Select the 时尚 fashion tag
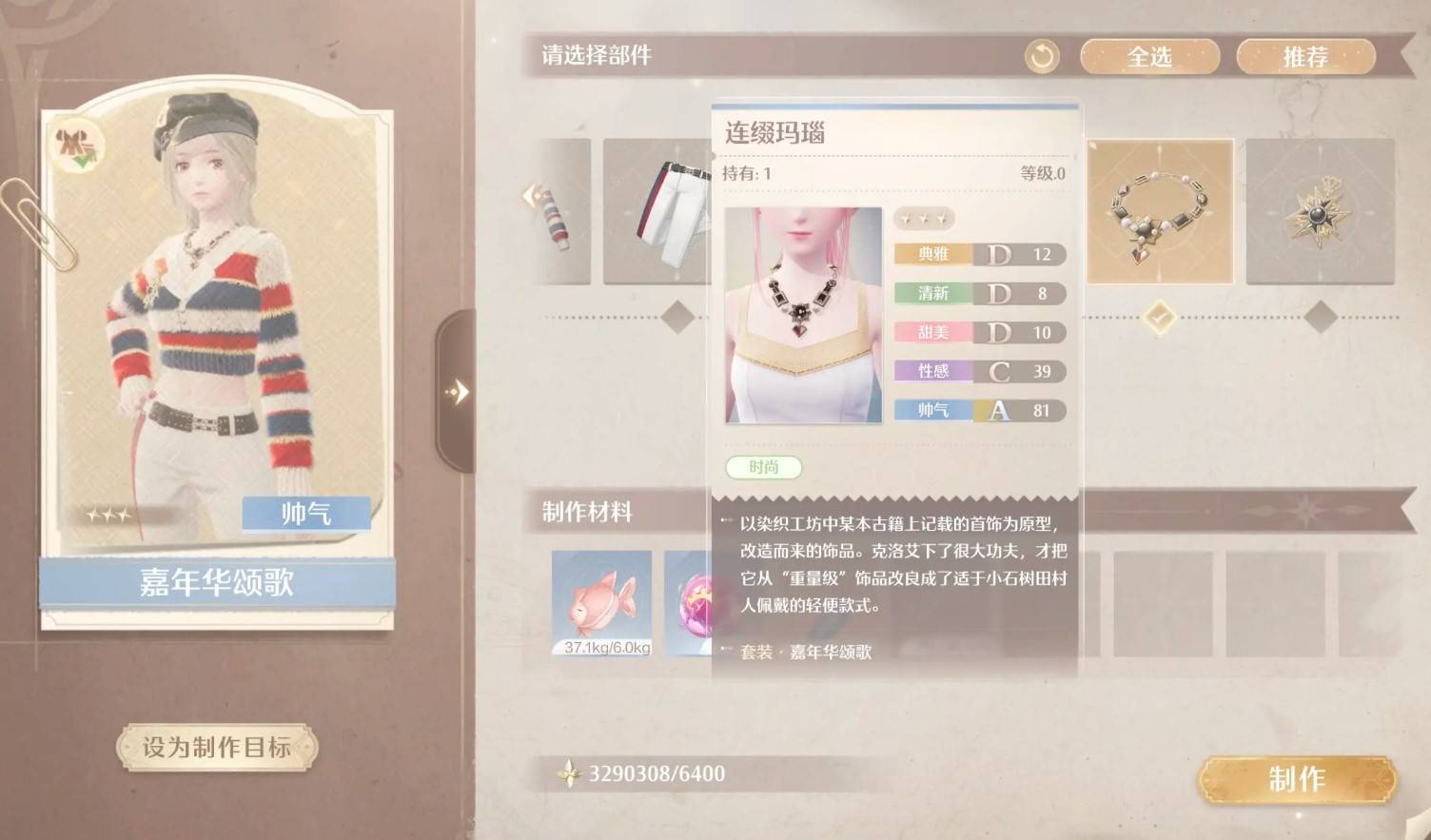 coord(765,467)
